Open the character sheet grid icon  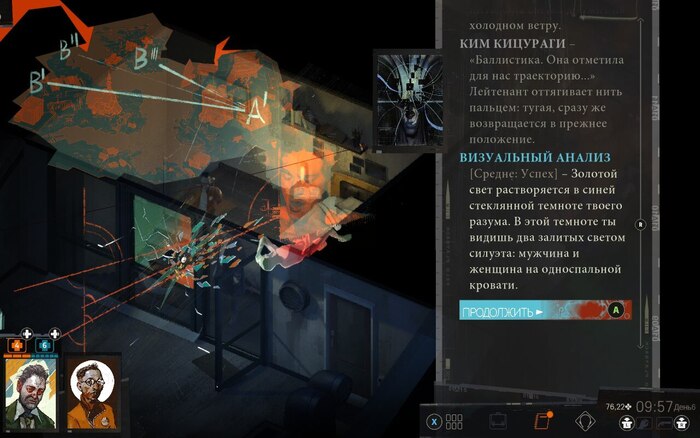[454, 421]
